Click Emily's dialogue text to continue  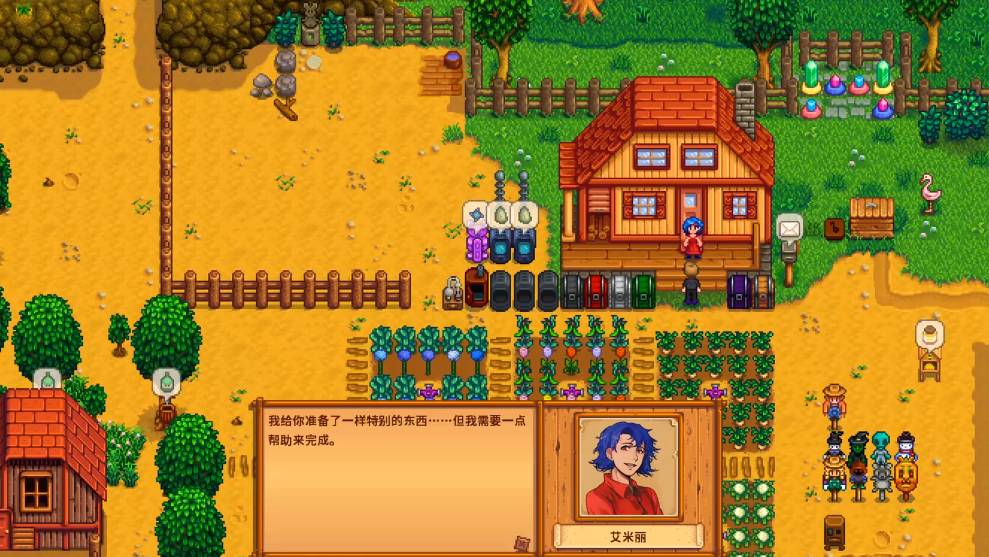pos(396,430)
